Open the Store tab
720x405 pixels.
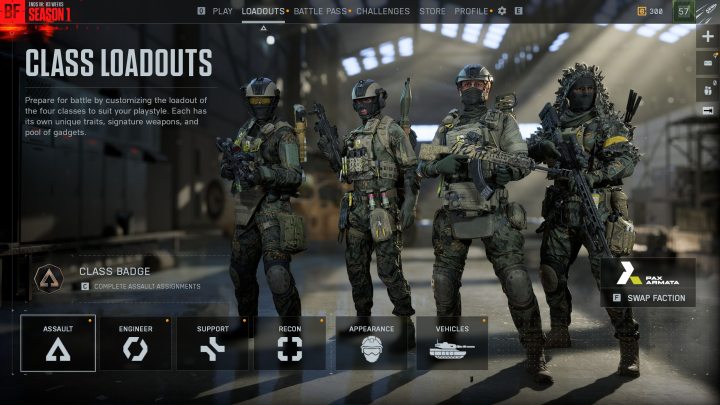click(x=432, y=11)
